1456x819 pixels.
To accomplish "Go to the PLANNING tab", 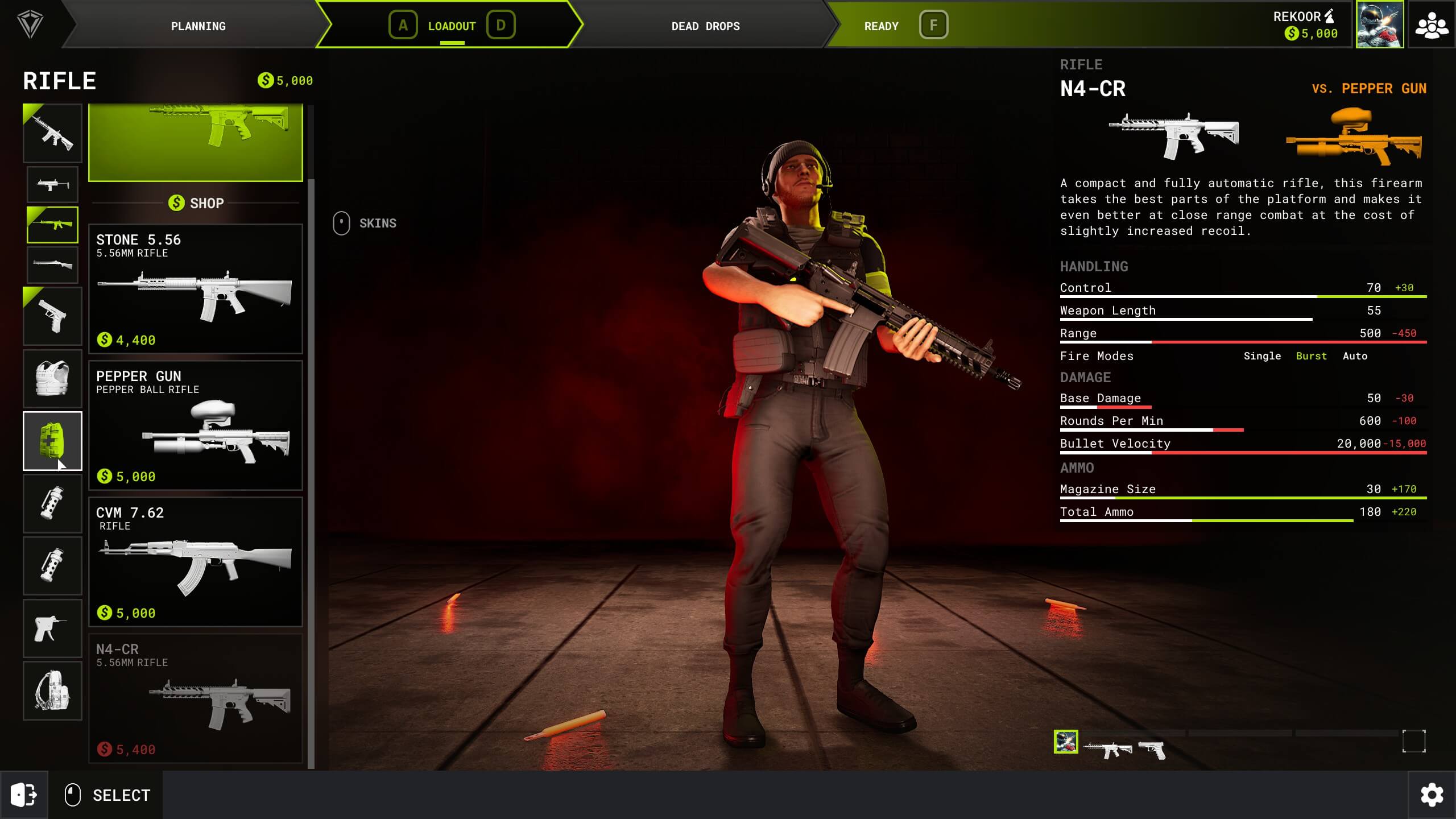I will [198, 26].
